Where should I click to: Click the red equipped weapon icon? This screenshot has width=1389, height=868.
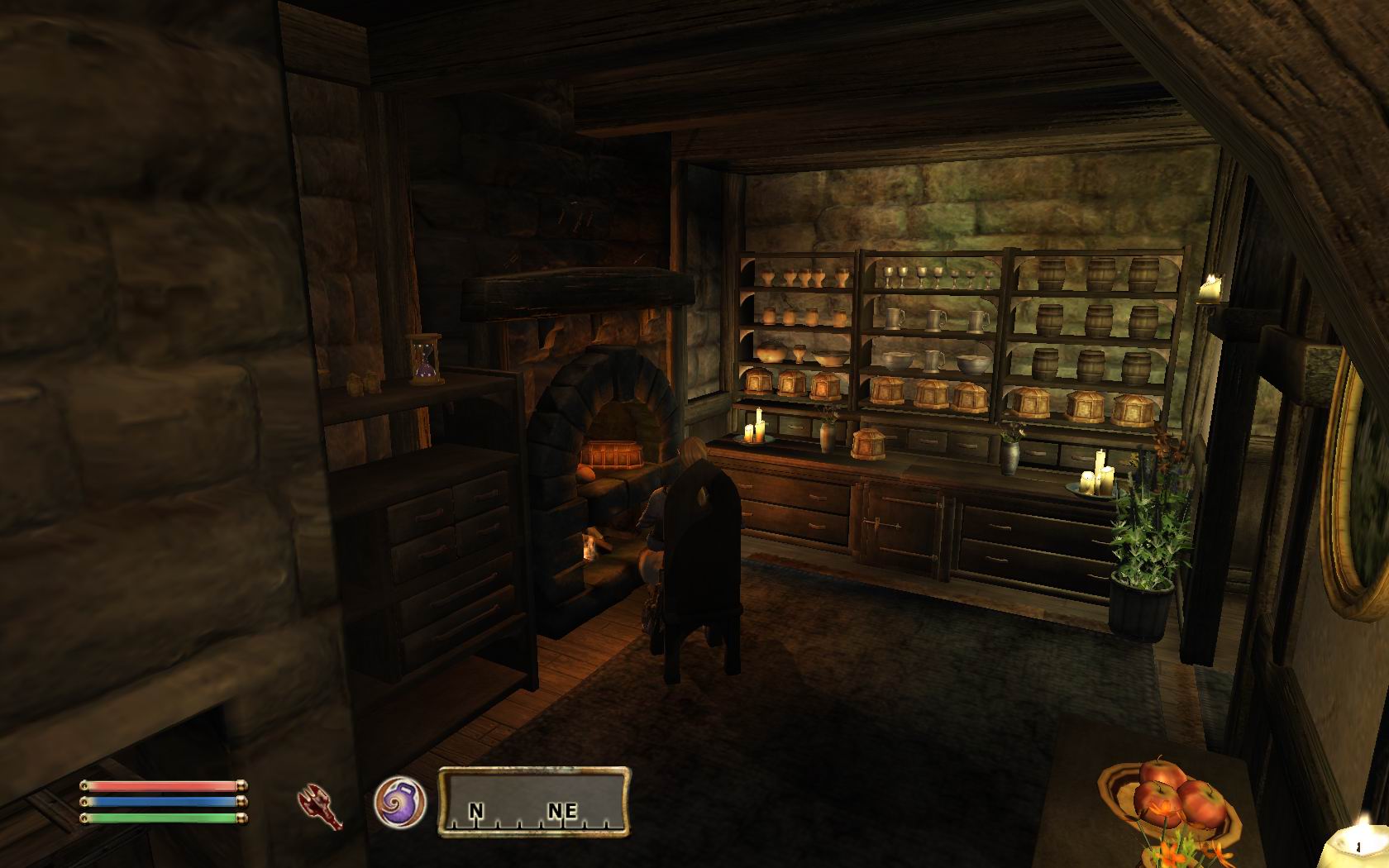point(321,805)
